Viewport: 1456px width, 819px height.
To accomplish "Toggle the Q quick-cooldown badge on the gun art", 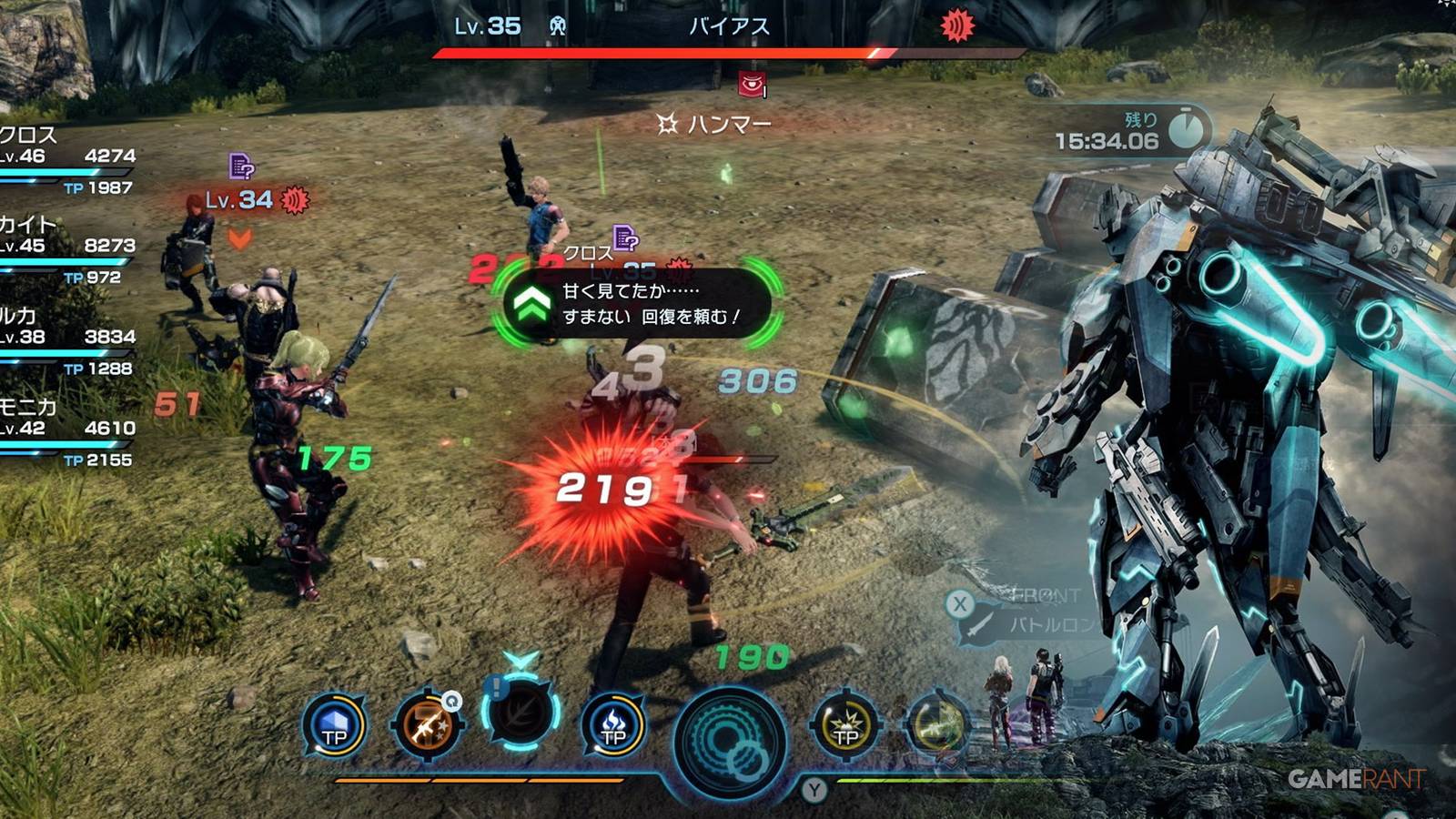I will pyautogui.click(x=451, y=703).
